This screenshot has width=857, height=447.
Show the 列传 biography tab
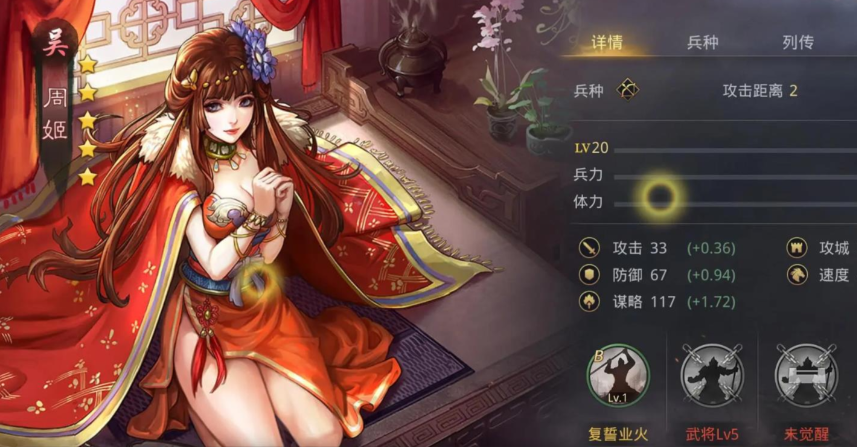point(797,43)
